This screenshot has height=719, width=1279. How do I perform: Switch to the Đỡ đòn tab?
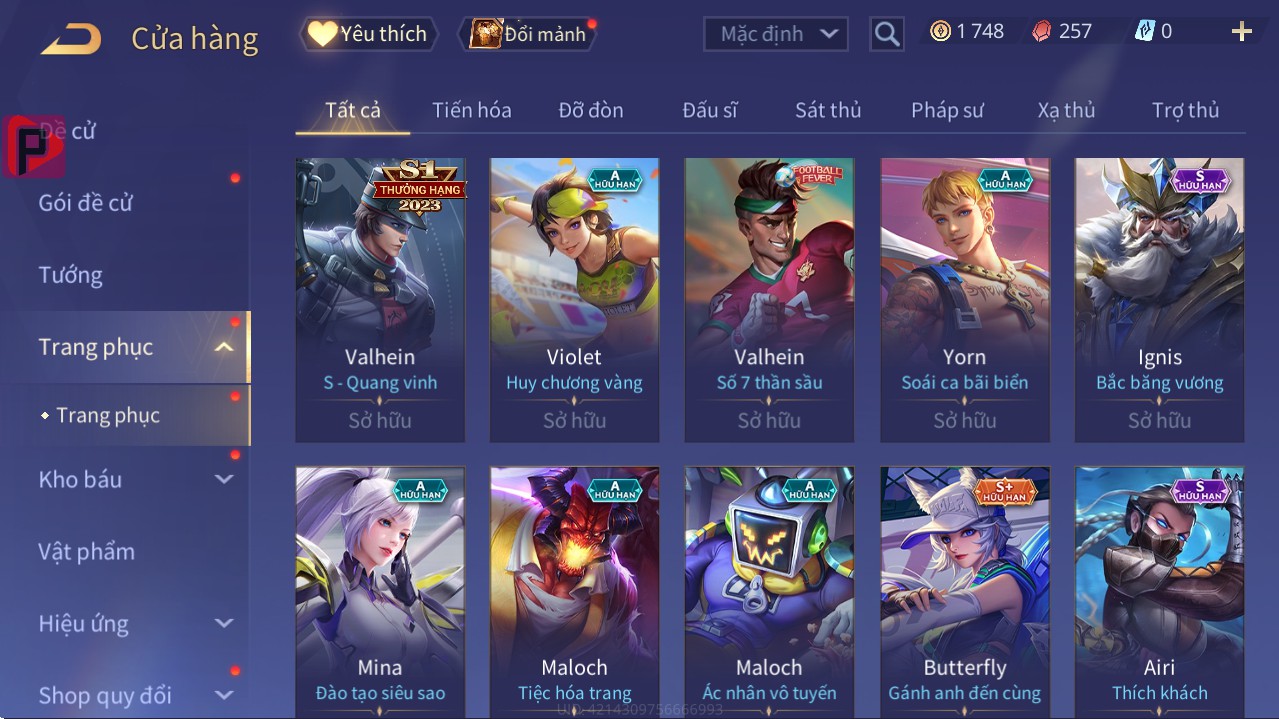[590, 110]
